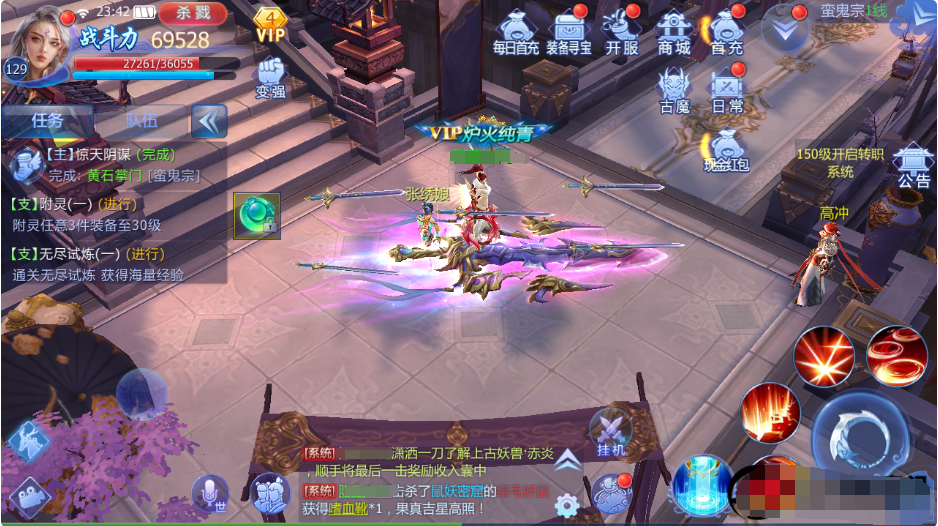Claim the 现金红包 cash red packet
938x526 pixels.
[726, 148]
